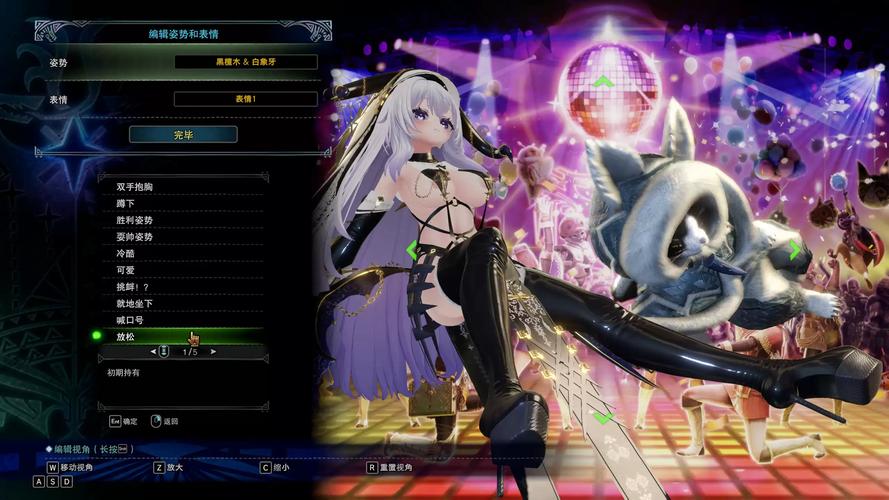Viewport: 889px width, 500px height.
Task: Choose 就地坐下 sit-down pose
Action: pyautogui.click(x=135, y=303)
